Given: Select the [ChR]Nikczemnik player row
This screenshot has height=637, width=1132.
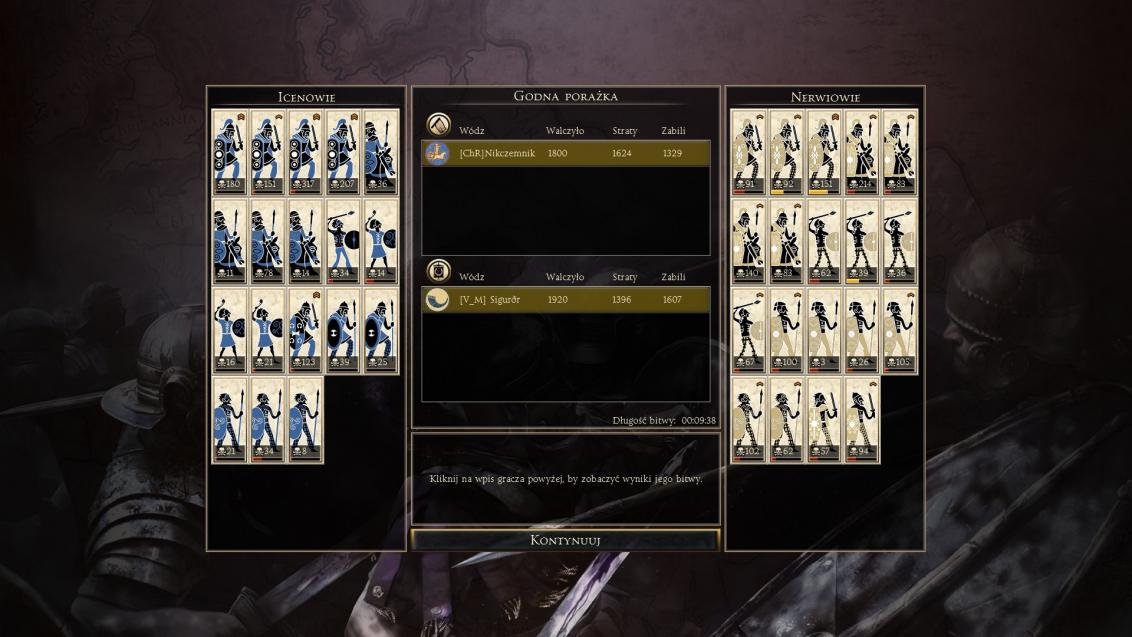Looking at the screenshot, I should click(566, 153).
